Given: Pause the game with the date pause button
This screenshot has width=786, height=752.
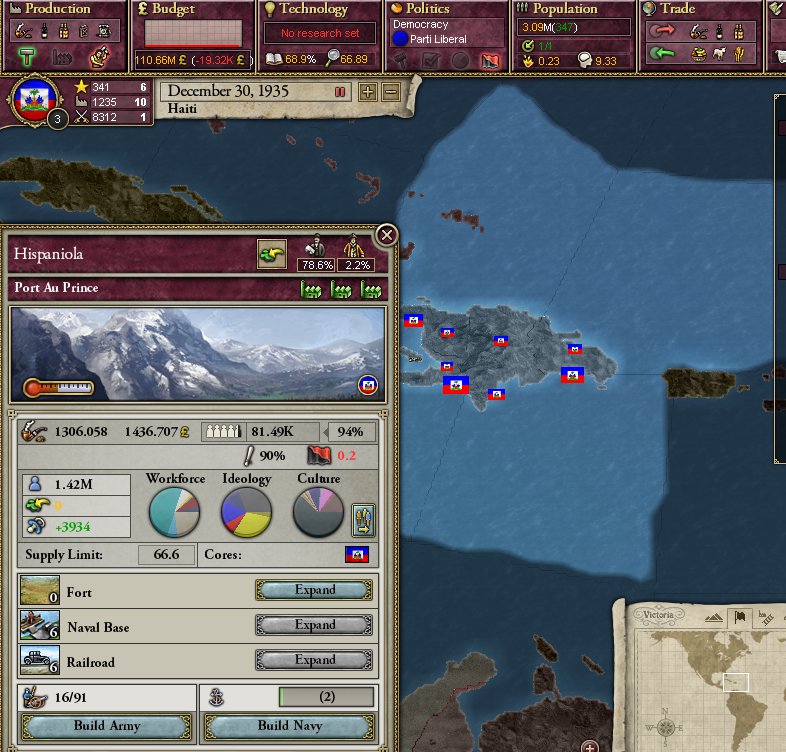Looking at the screenshot, I should coord(340,91).
